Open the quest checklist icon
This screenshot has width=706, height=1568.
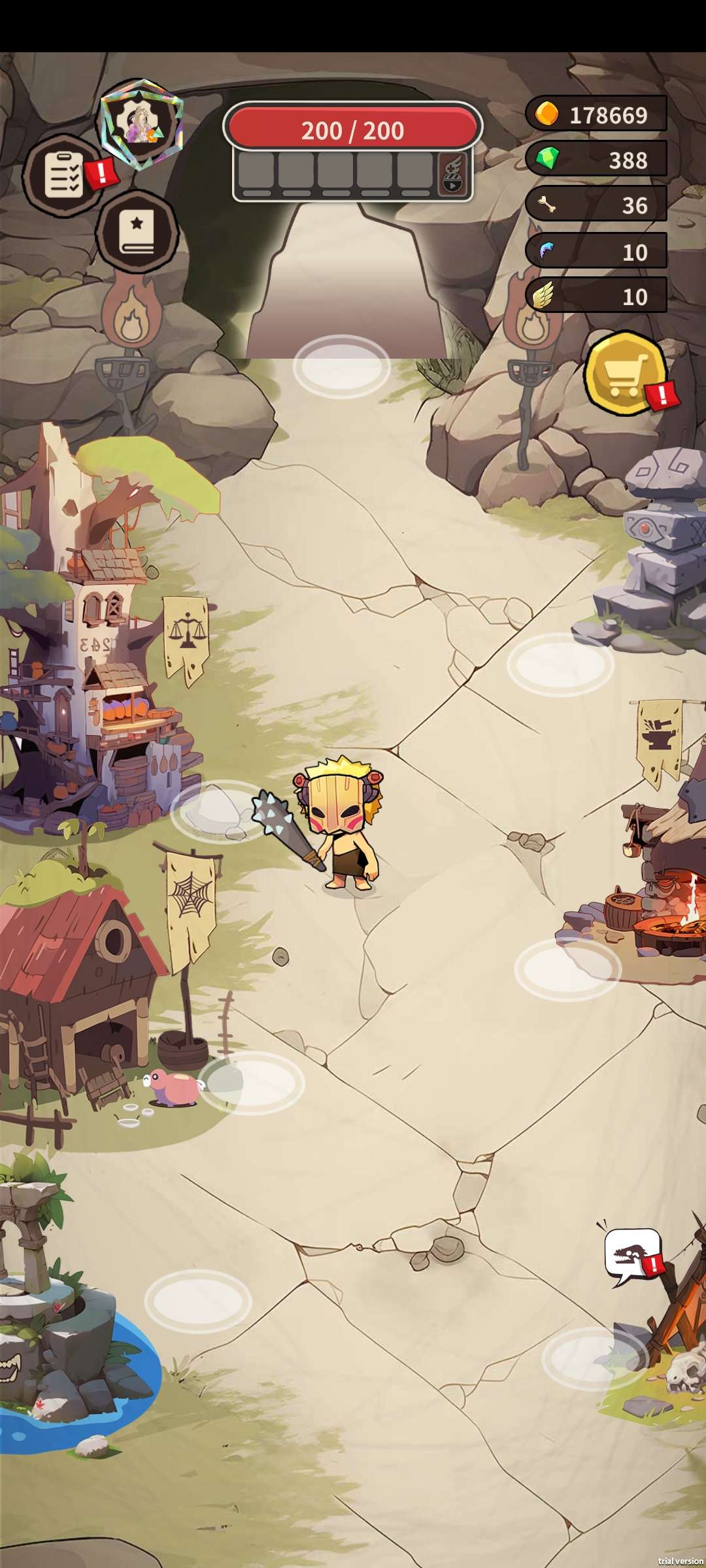[63, 175]
